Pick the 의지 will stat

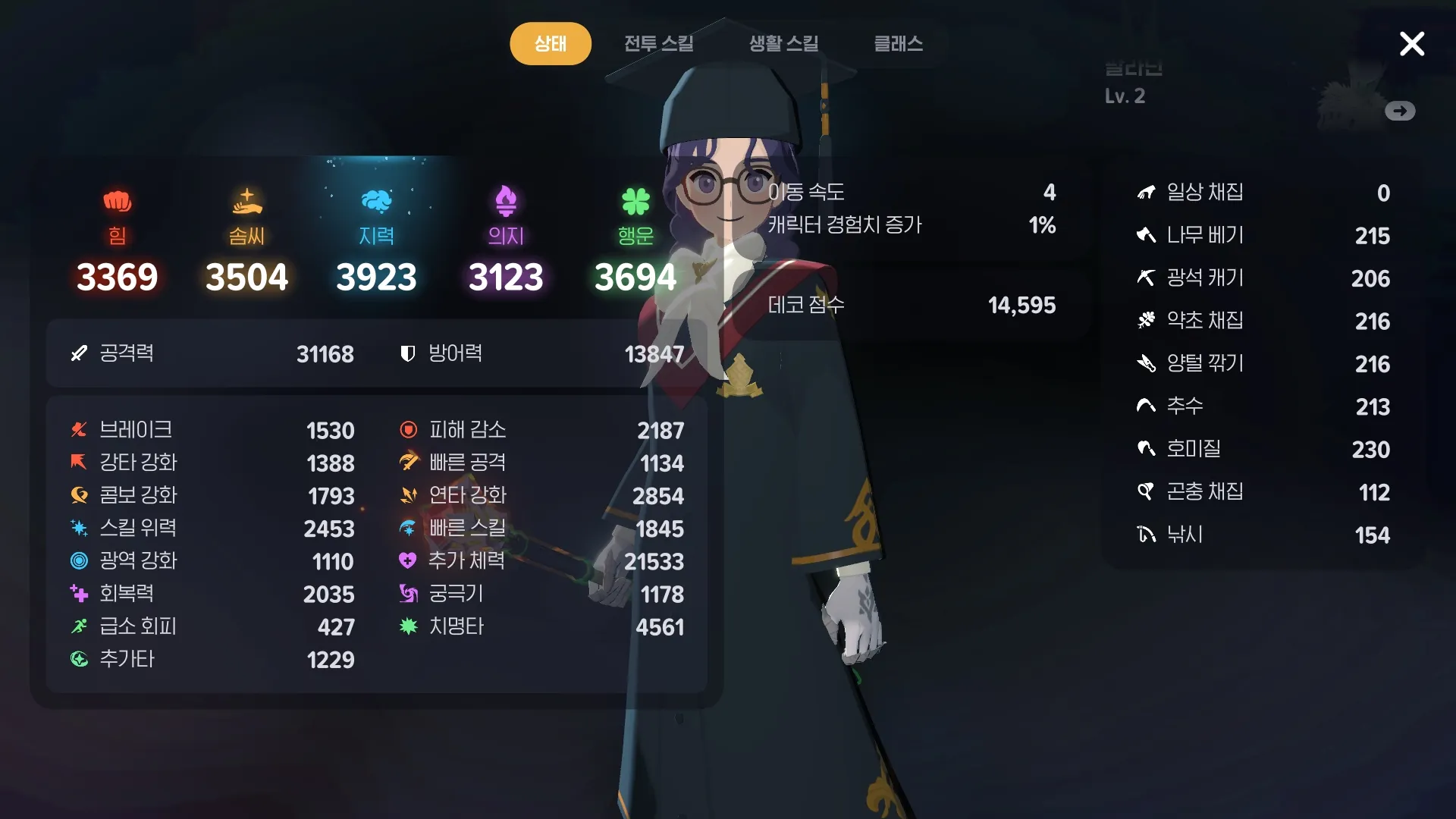tap(506, 241)
